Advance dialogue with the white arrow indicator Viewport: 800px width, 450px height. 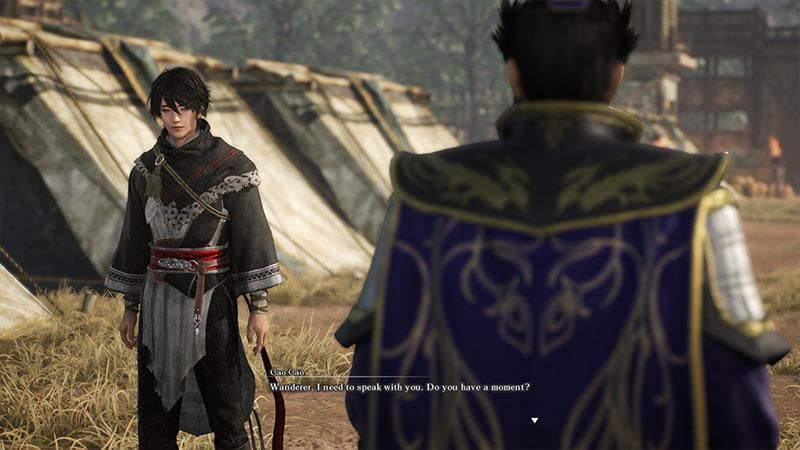534,420
